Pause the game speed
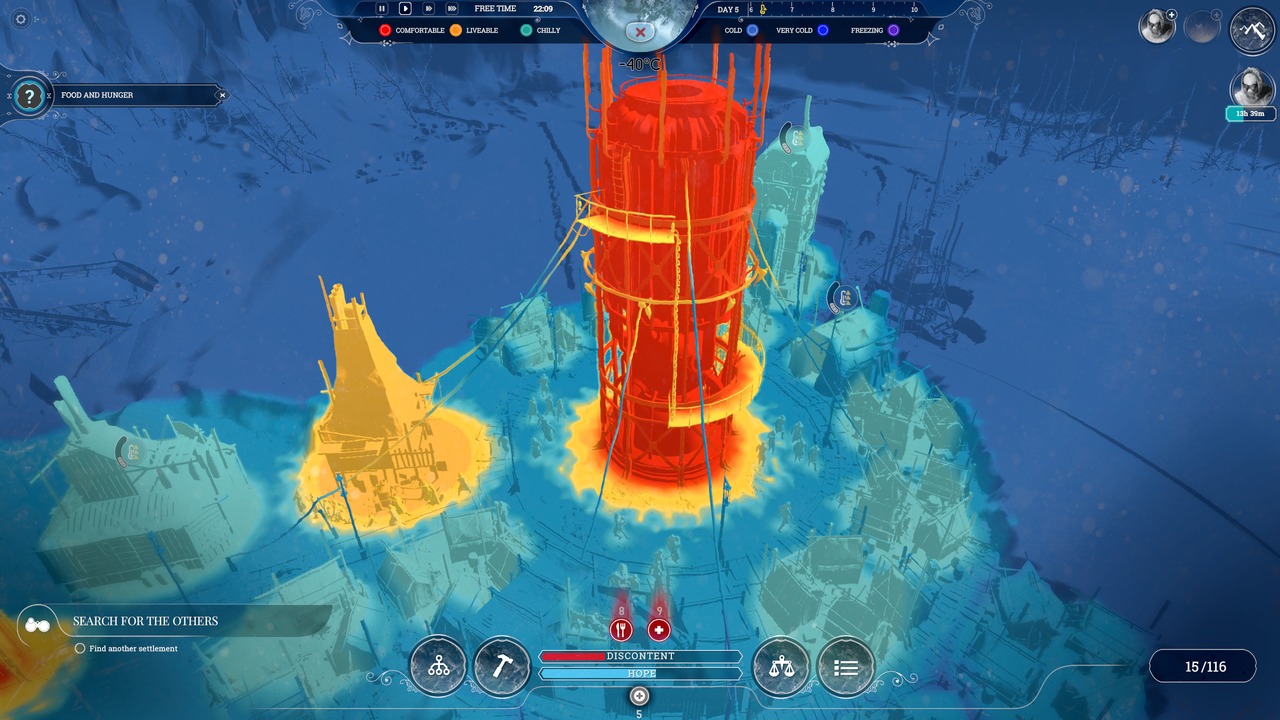Screen dimensions: 1280x720 point(381,8)
